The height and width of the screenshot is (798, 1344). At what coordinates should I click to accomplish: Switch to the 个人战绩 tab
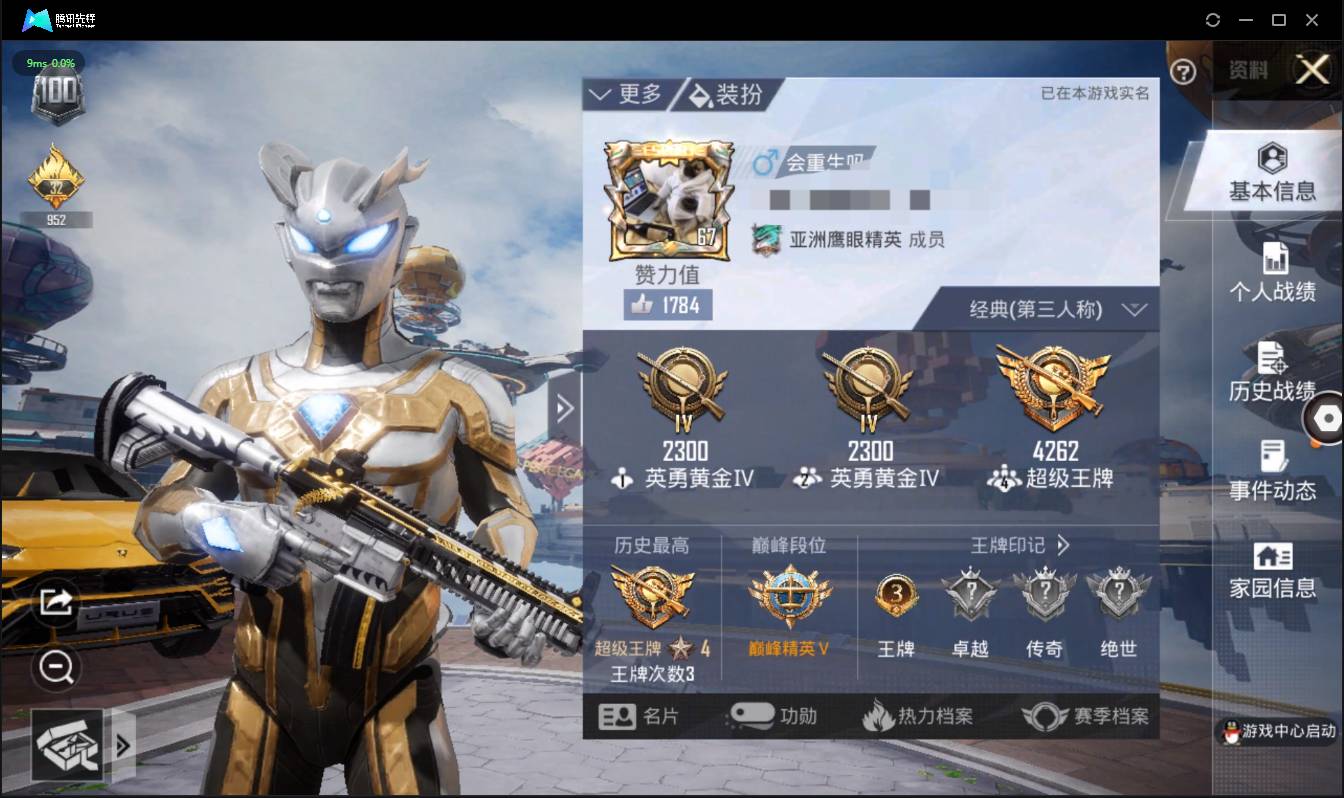[x=1272, y=274]
